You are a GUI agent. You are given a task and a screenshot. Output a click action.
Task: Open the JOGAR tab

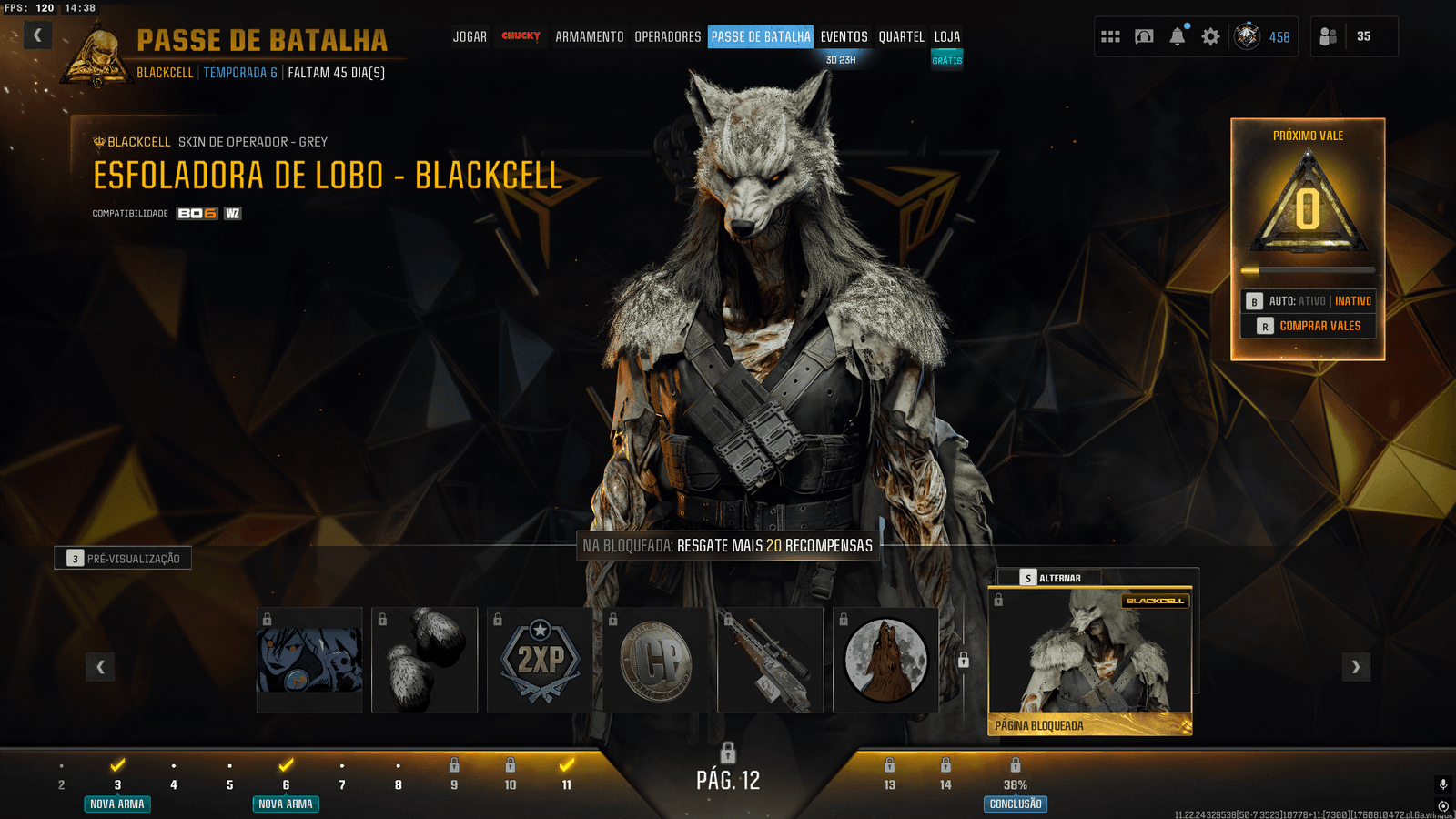pyautogui.click(x=470, y=37)
